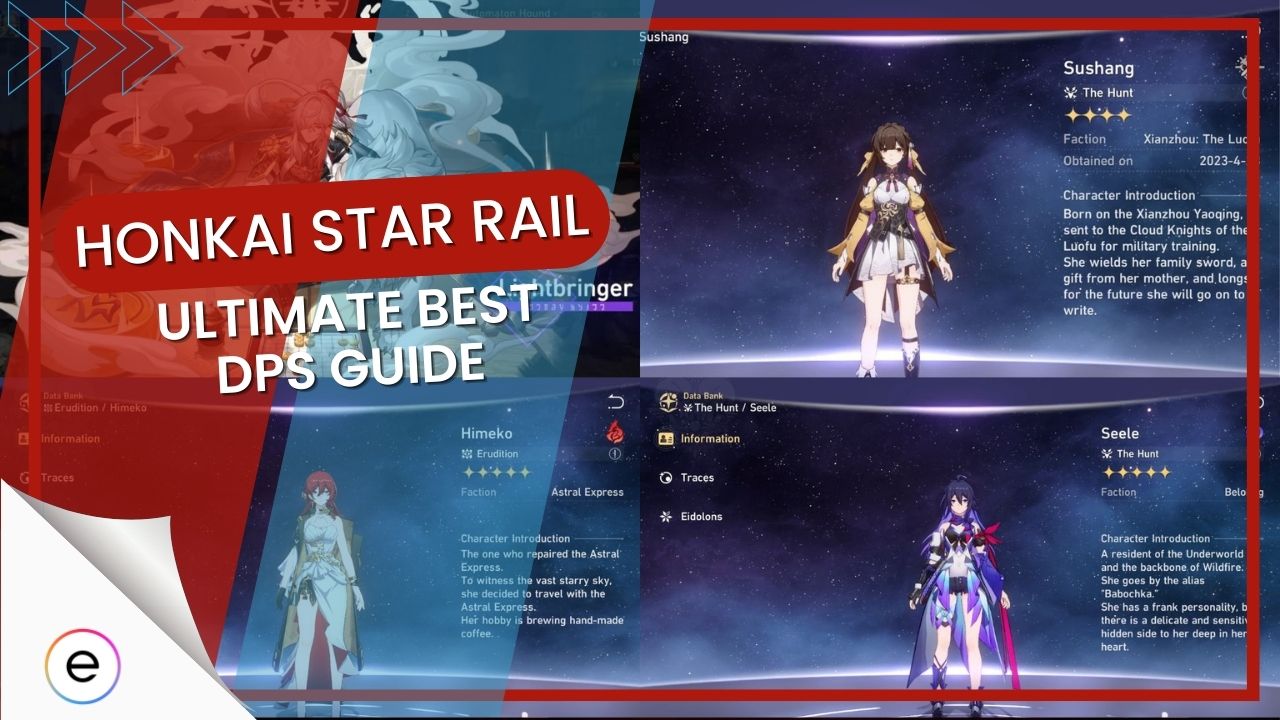The image size is (1280, 720).
Task: Click the Traces orb icon in Seele's panel
Action: (x=664, y=476)
